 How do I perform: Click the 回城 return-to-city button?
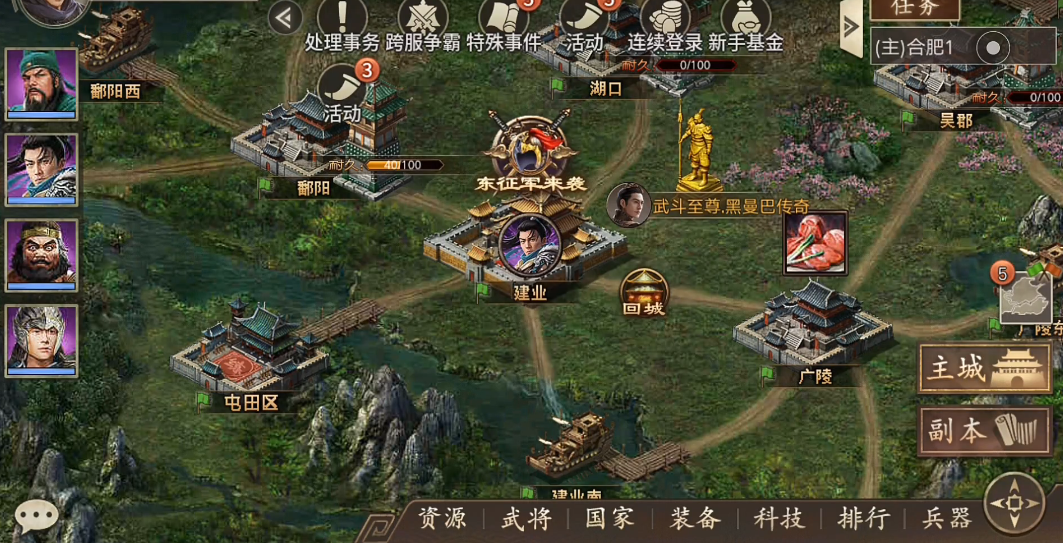pos(644,292)
